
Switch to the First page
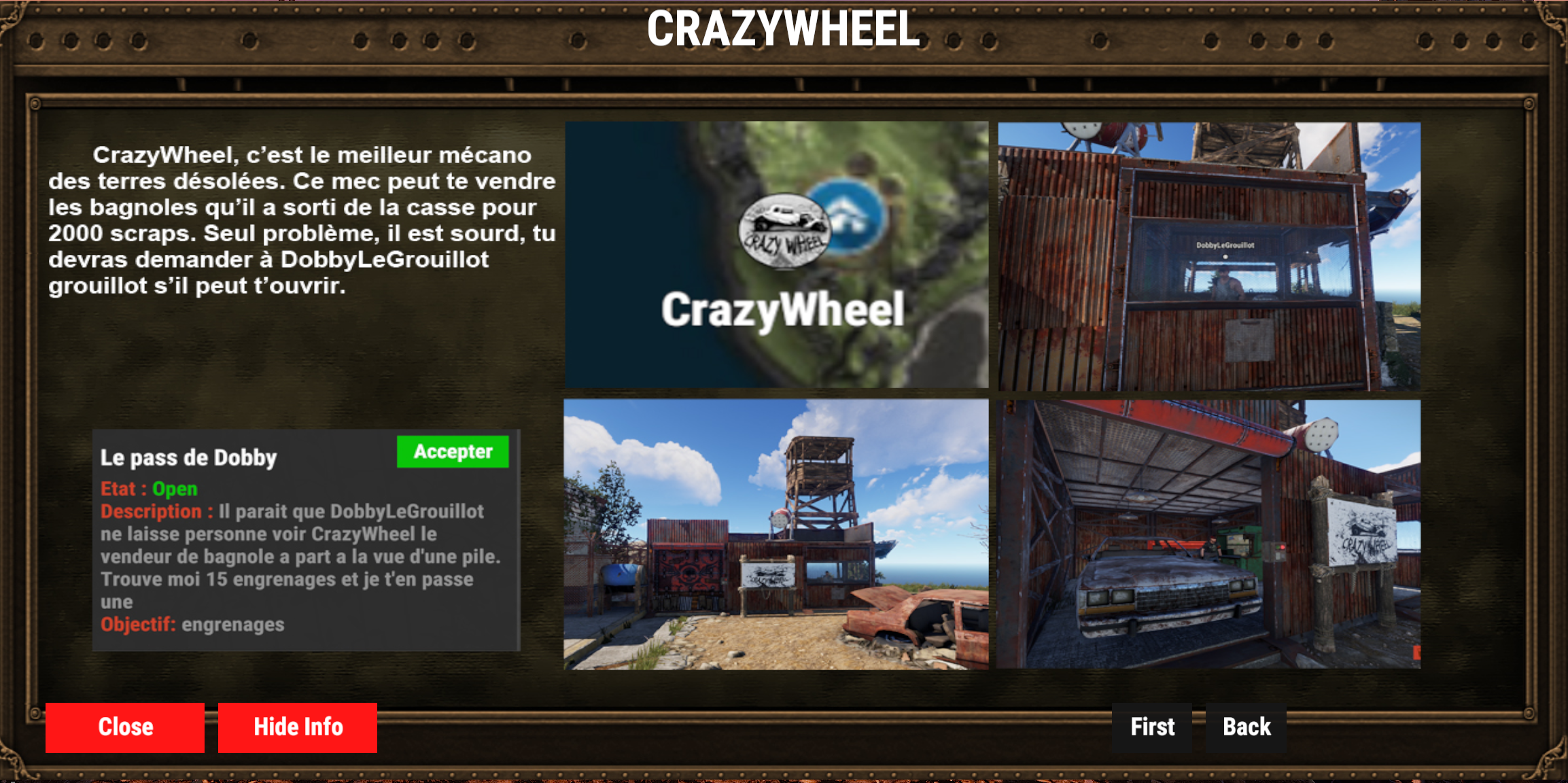pyautogui.click(x=1151, y=727)
